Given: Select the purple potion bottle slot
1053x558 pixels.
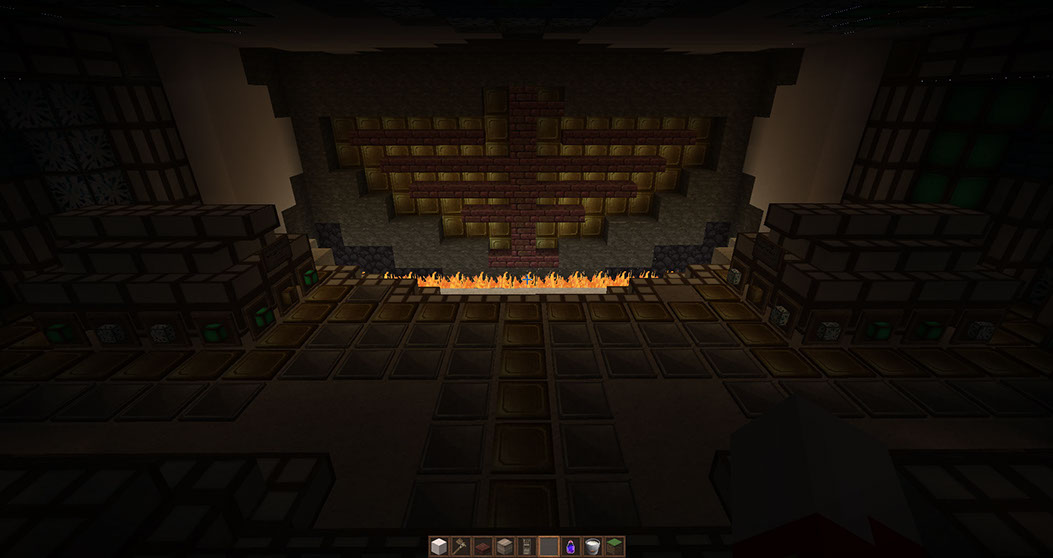Looking at the screenshot, I should [571, 546].
